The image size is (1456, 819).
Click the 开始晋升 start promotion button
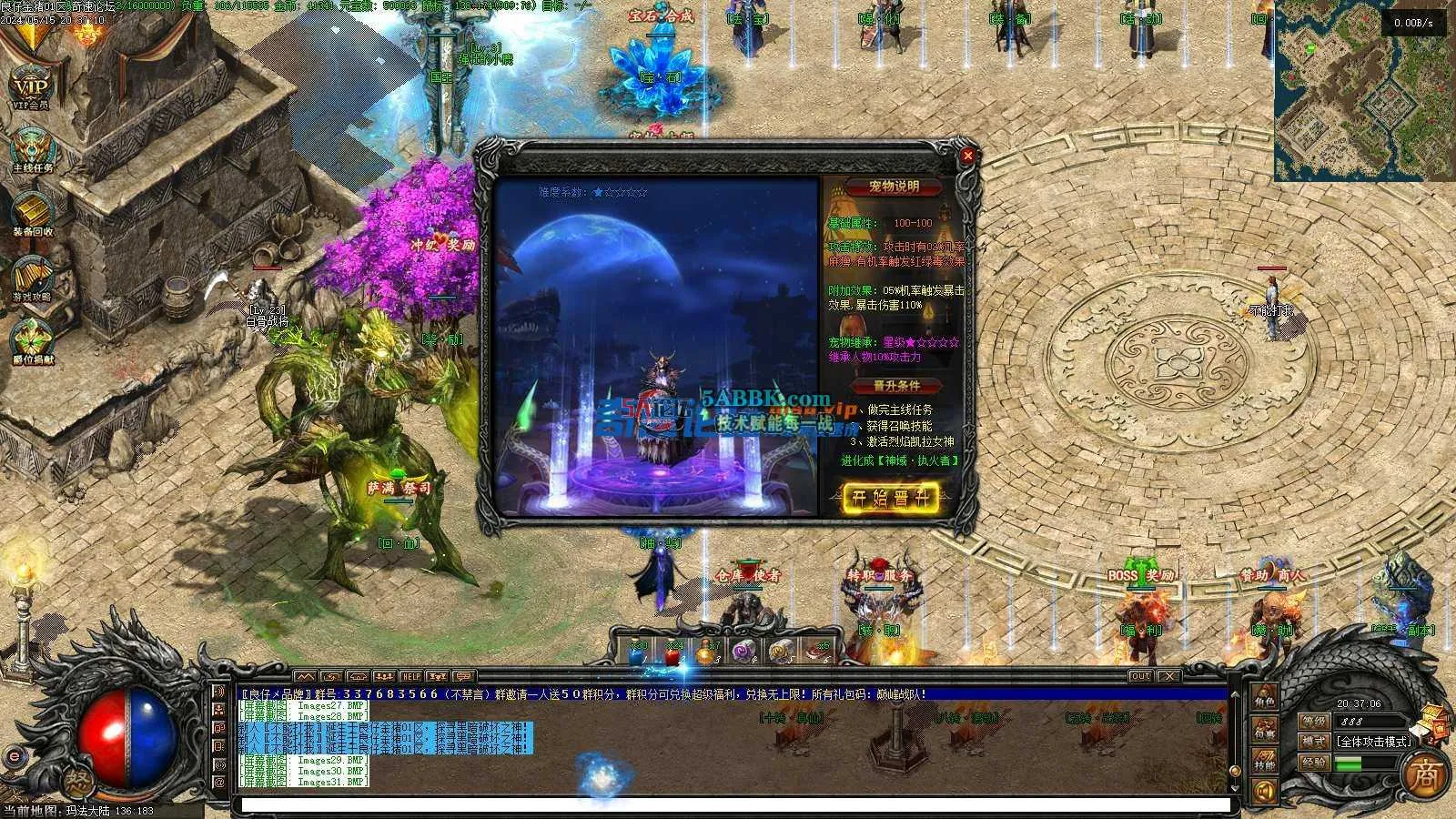(890, 498)
